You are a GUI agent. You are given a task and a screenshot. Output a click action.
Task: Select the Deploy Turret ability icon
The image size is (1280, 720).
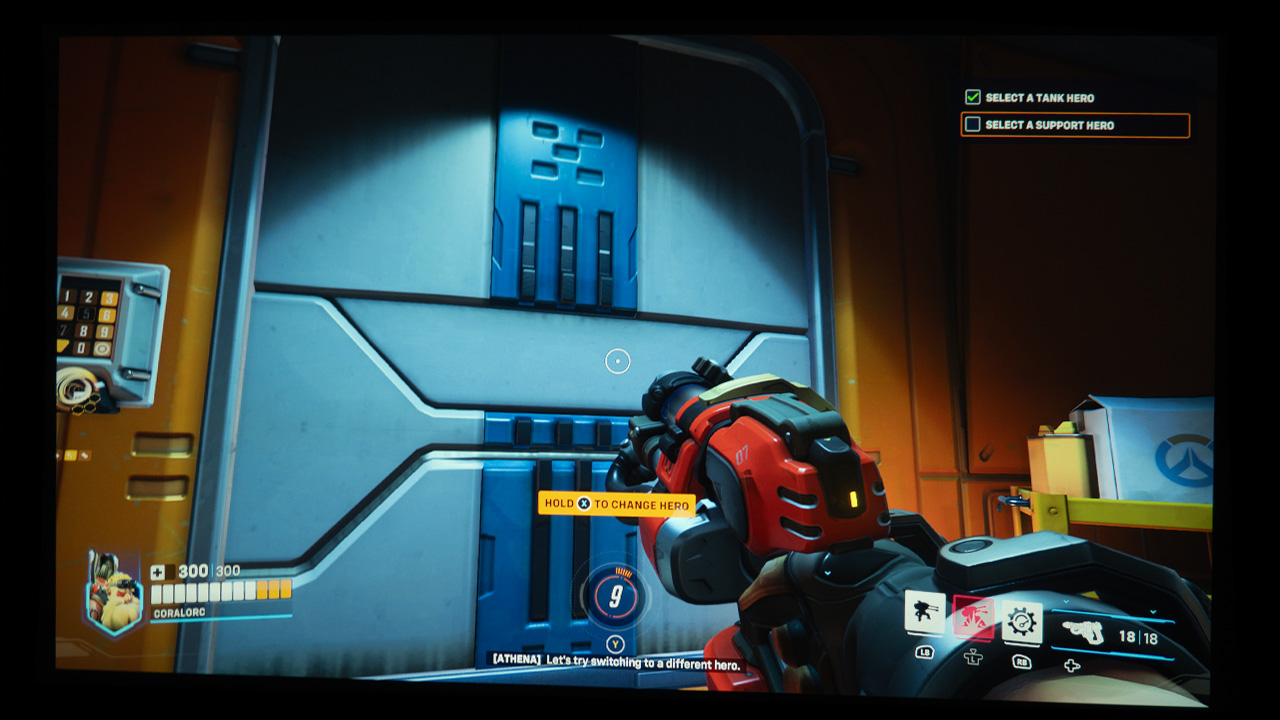click(x=925, y=613)
